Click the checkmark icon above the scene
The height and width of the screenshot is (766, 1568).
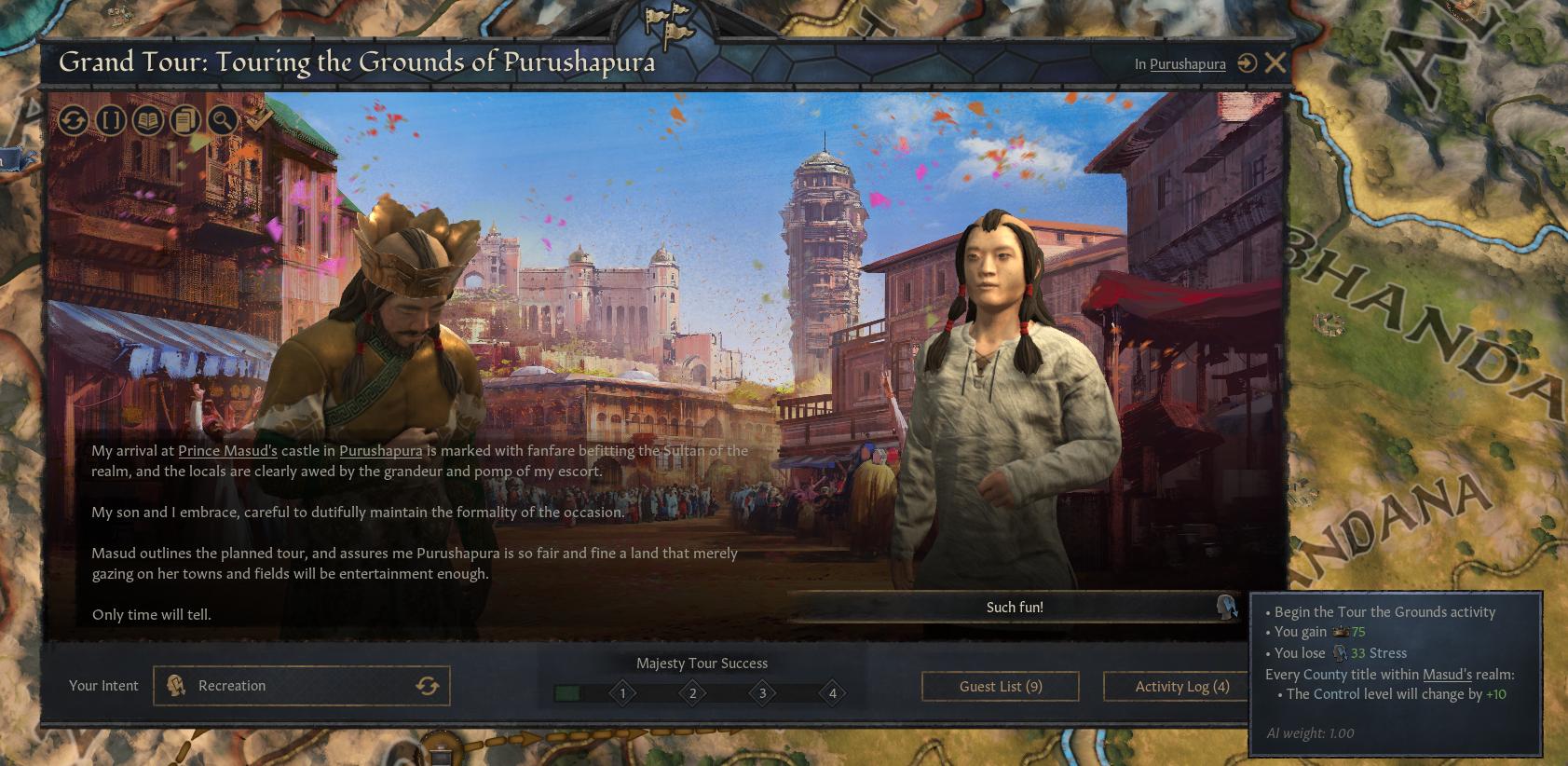click(x=259, y=118)
